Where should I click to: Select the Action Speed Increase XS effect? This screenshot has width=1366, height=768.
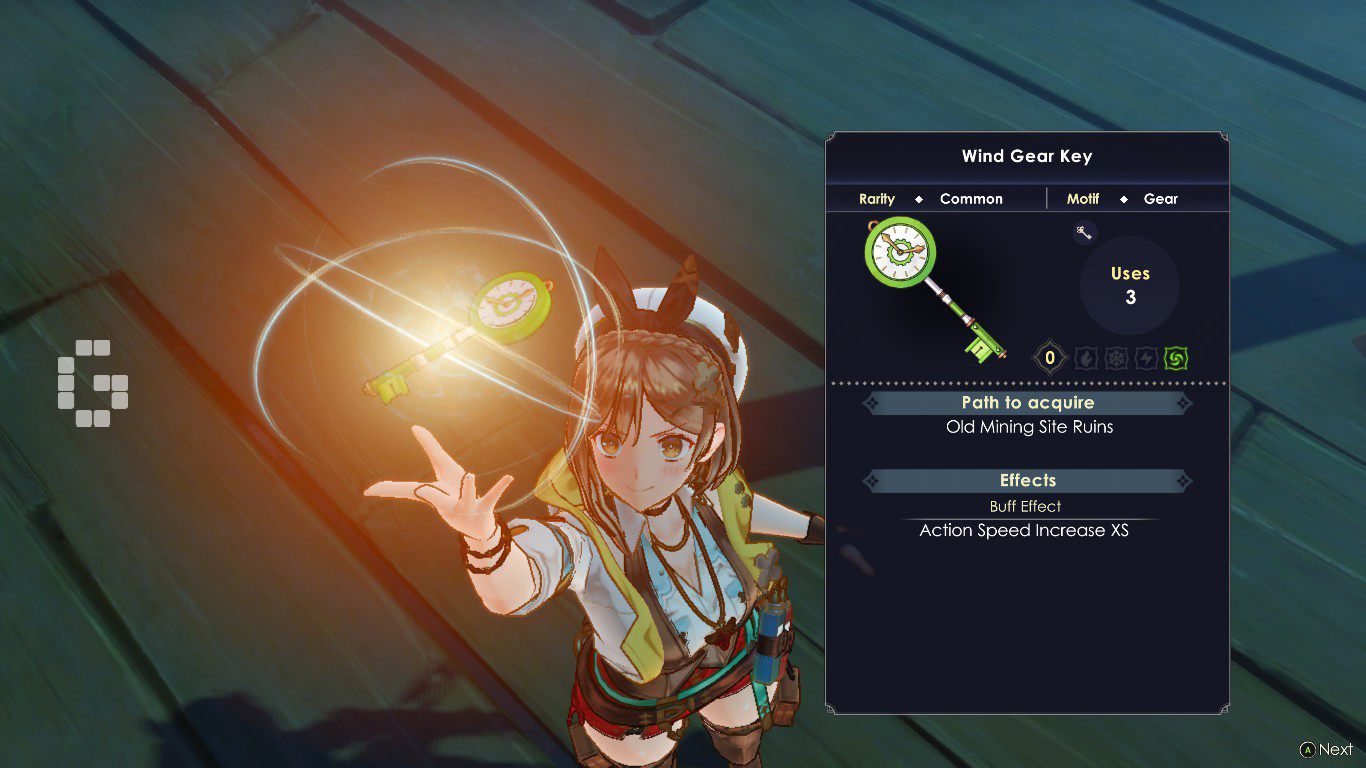(1024, 531)
